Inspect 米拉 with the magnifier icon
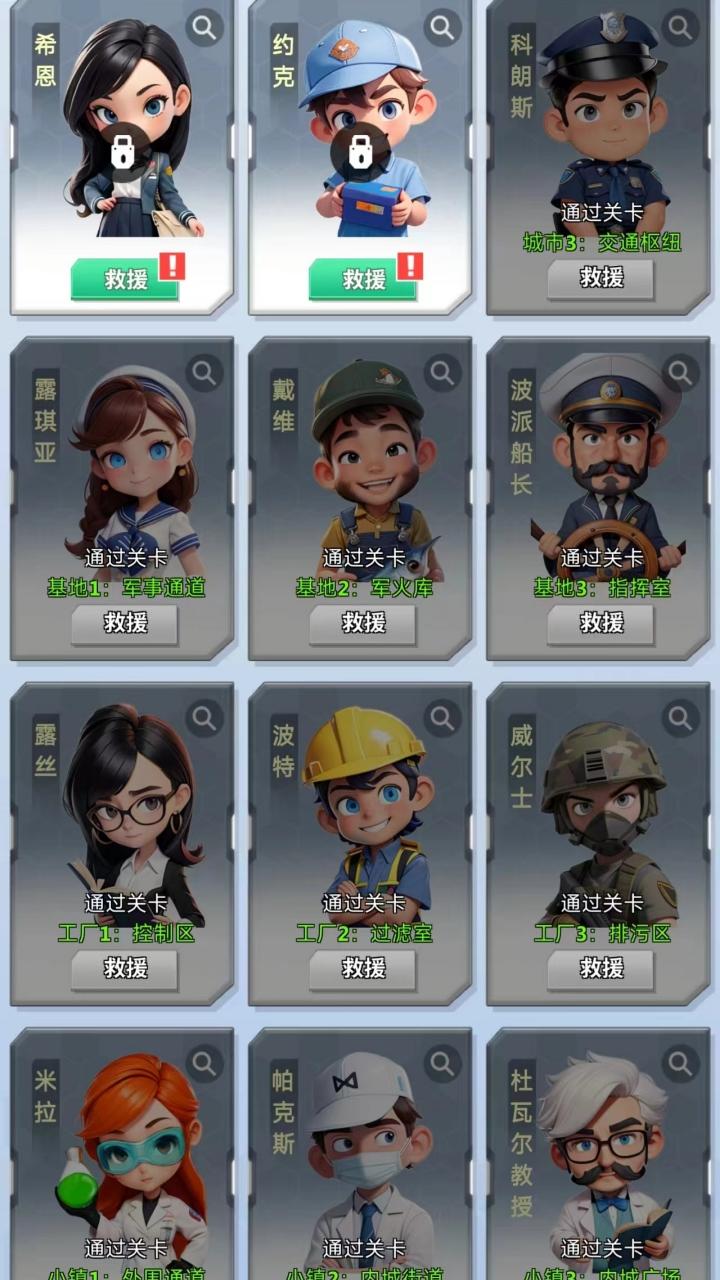 click(x=204, y=1064)
